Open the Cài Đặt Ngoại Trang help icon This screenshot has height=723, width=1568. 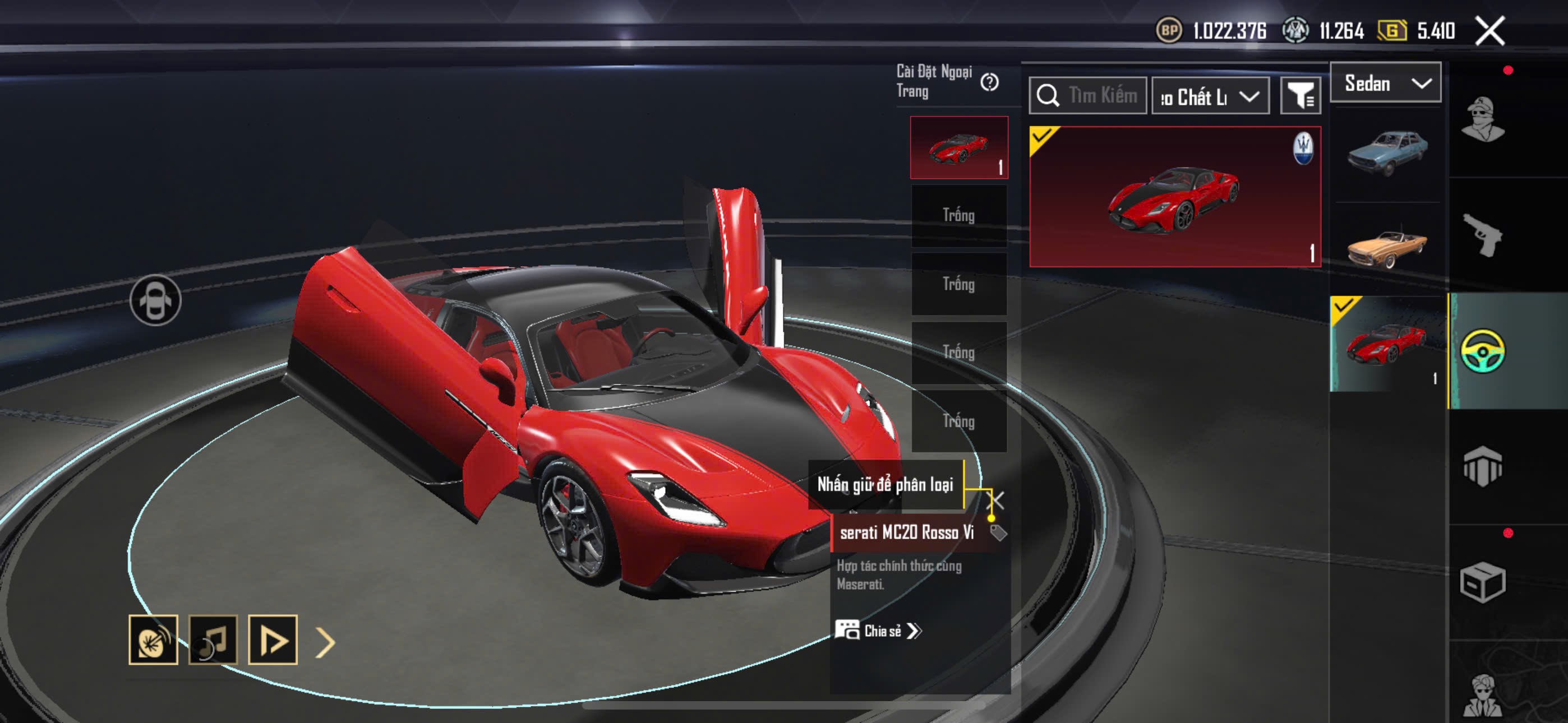[989, 82]
